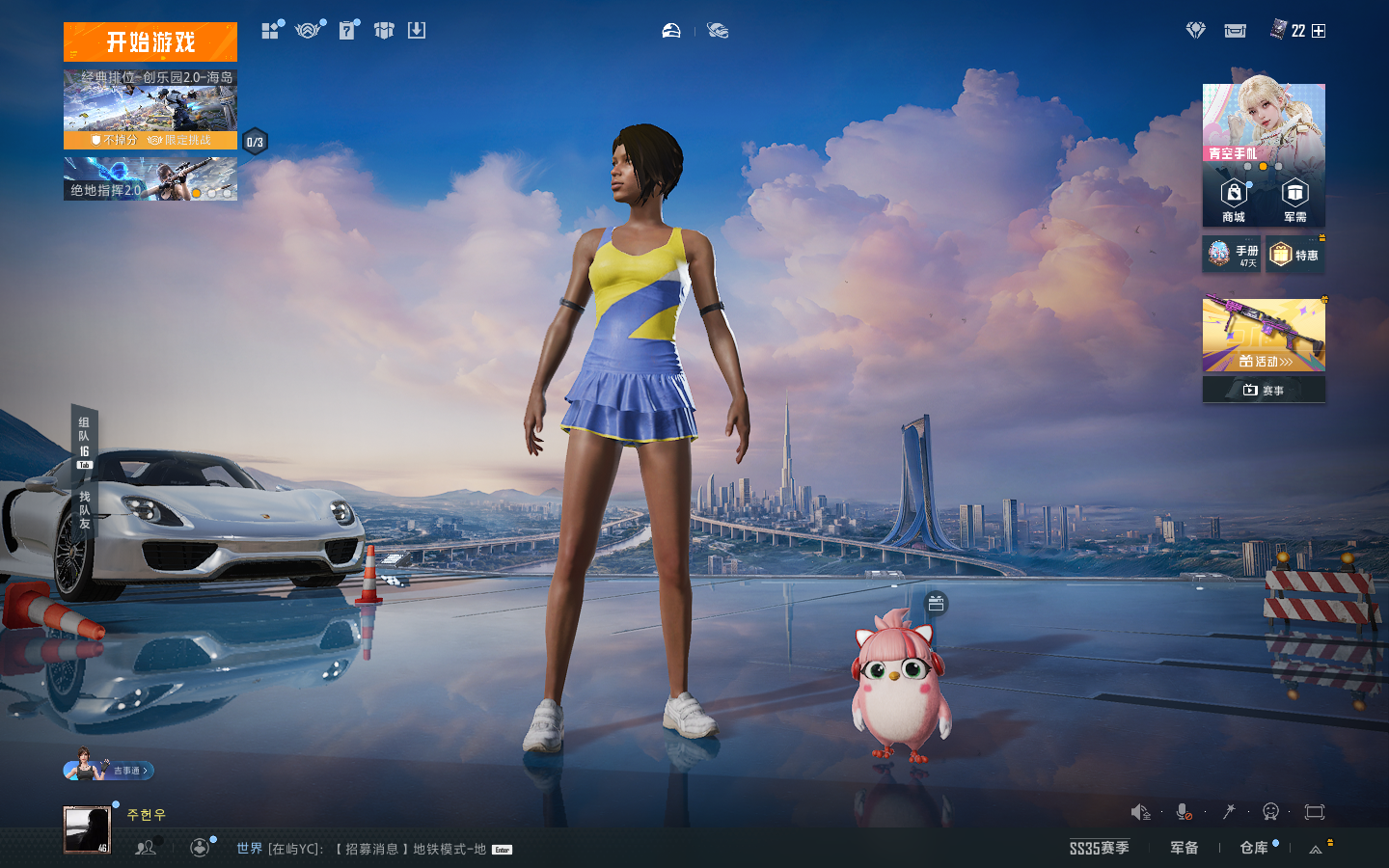This screenshot has height=868, width=1389.
Task: Open the 军备 armaments menu
Action: tap(1184, 848)
